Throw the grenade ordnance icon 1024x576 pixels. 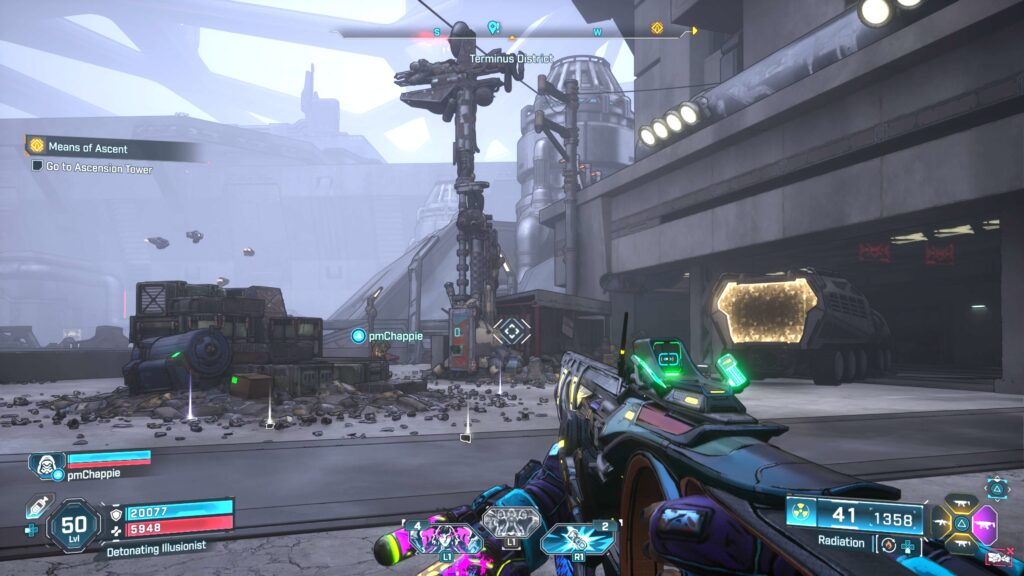click(x=578, y=540)
